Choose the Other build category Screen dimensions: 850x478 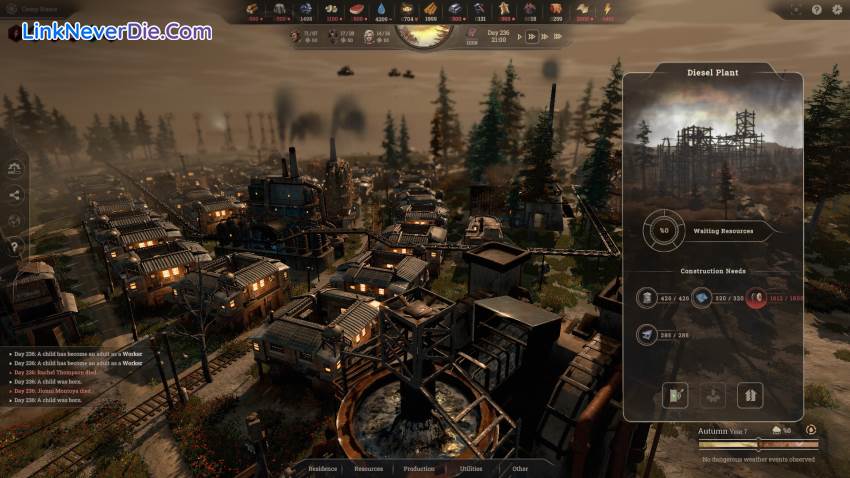point(520,468)
